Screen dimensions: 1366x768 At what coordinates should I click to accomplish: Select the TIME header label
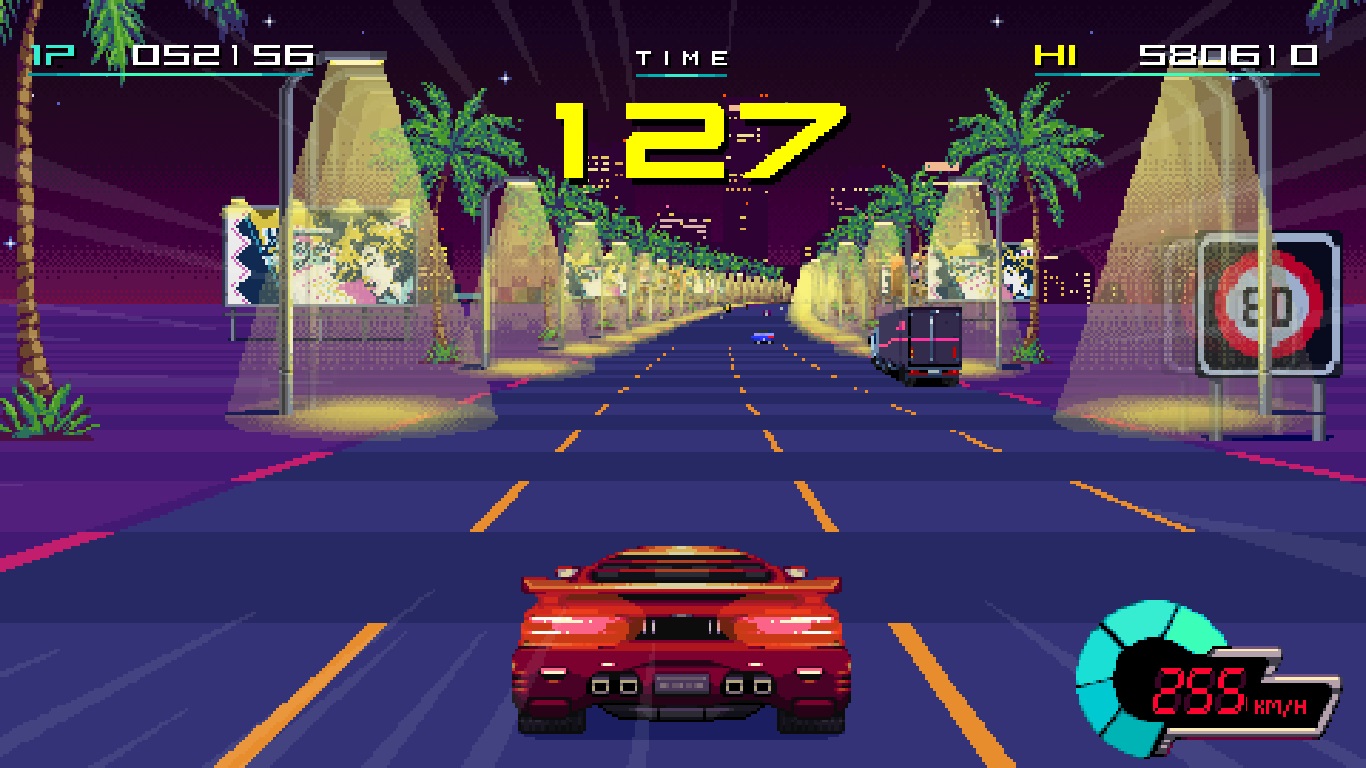(x=681, y=56)
